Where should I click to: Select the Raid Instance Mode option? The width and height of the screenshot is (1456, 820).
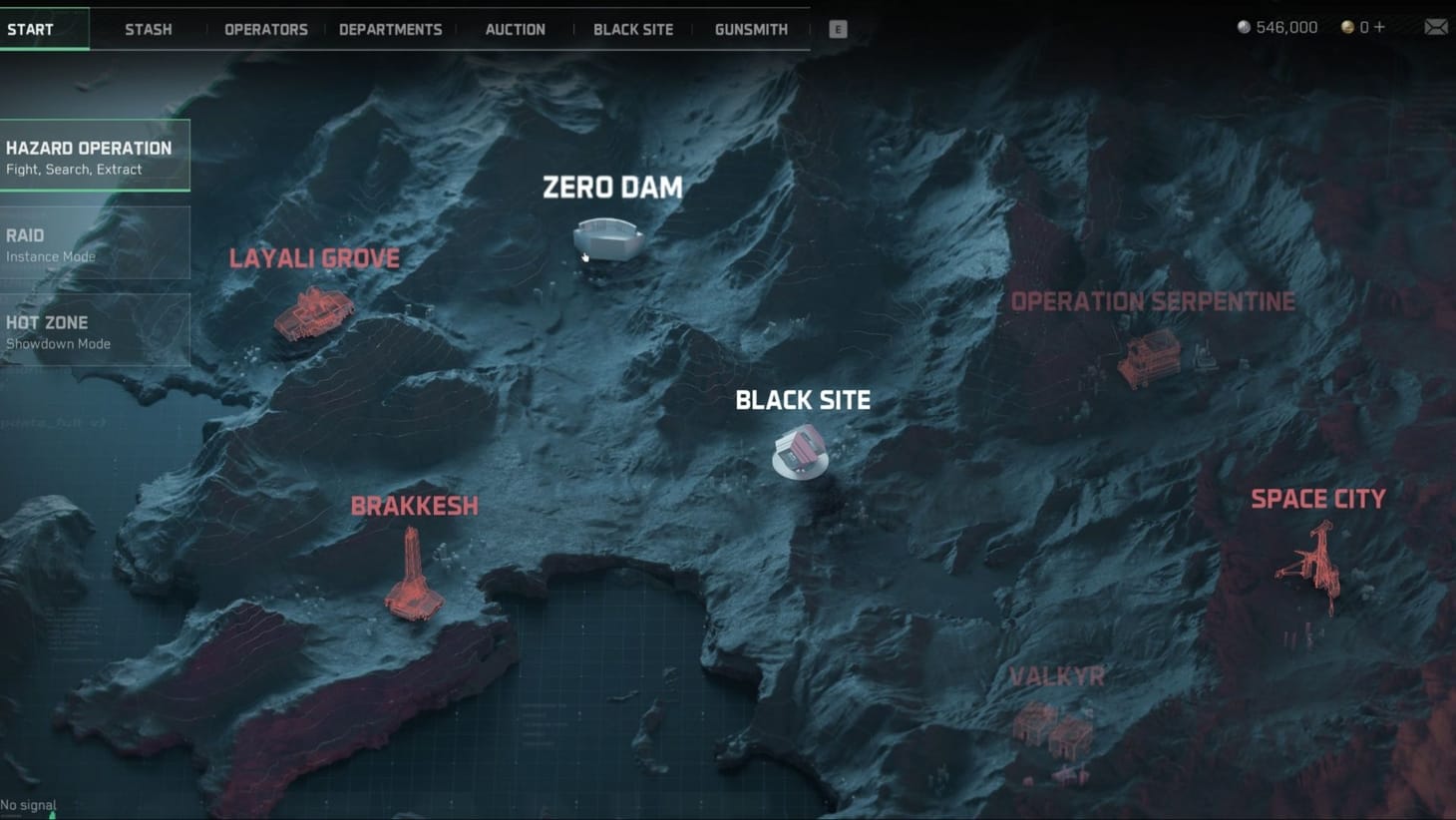pos(95,243)
